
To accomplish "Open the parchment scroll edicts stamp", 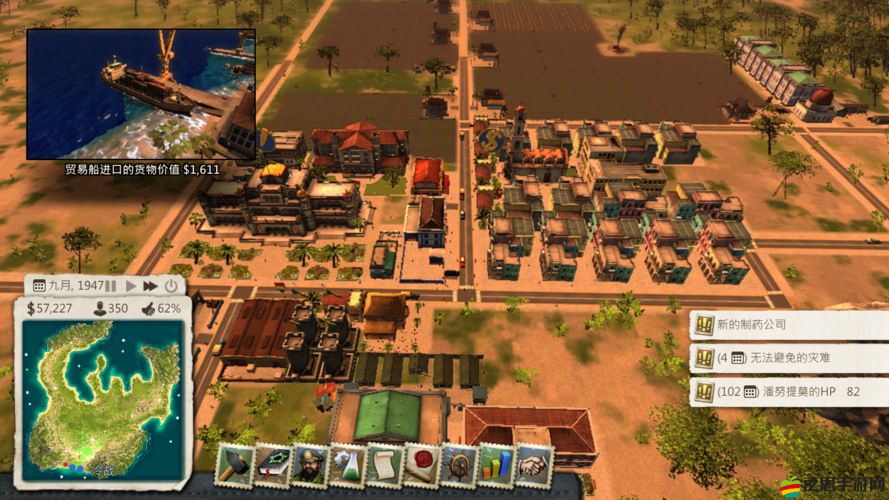I will click(x=384, y=467).
